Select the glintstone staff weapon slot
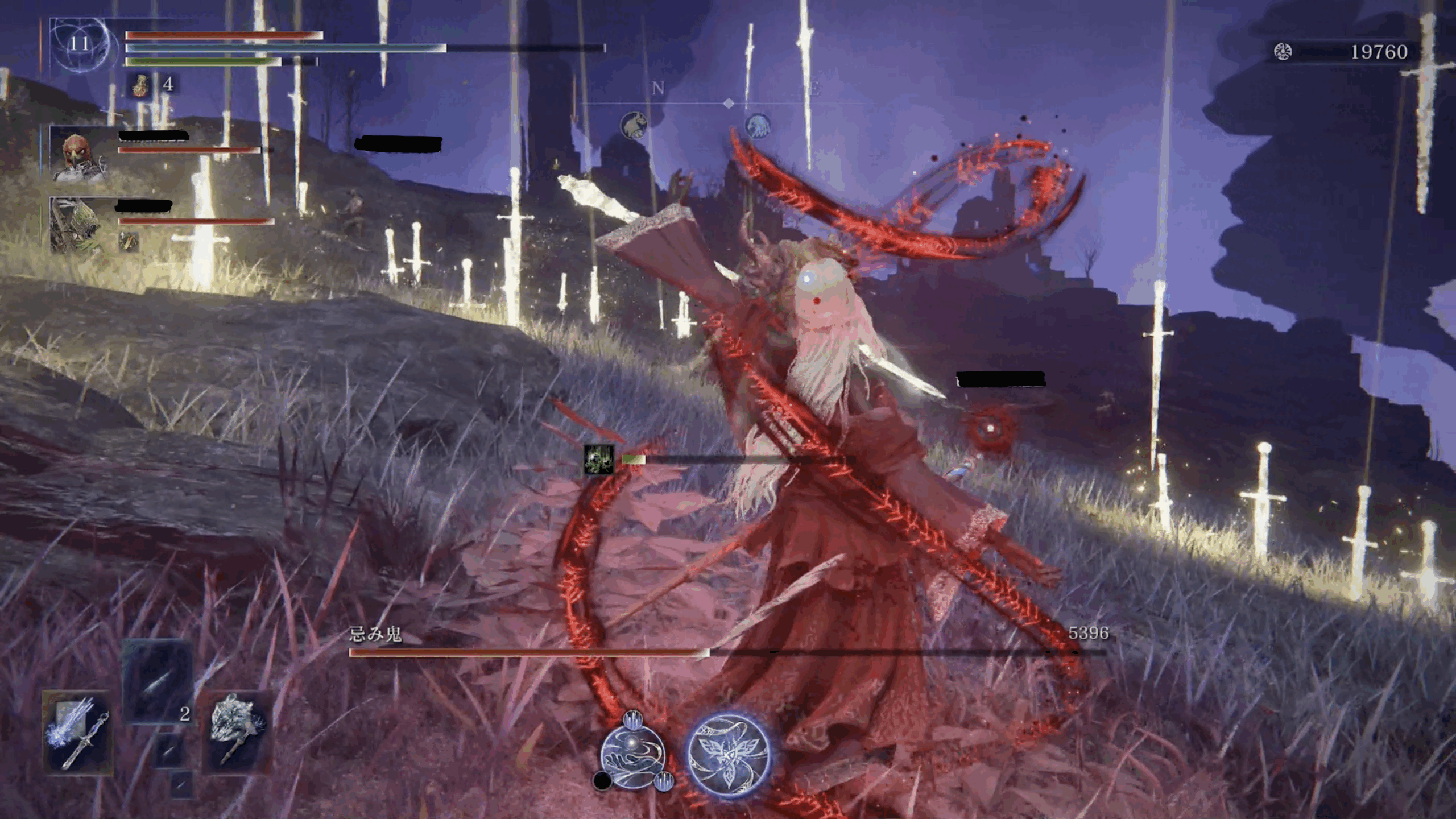 (78, 733)
